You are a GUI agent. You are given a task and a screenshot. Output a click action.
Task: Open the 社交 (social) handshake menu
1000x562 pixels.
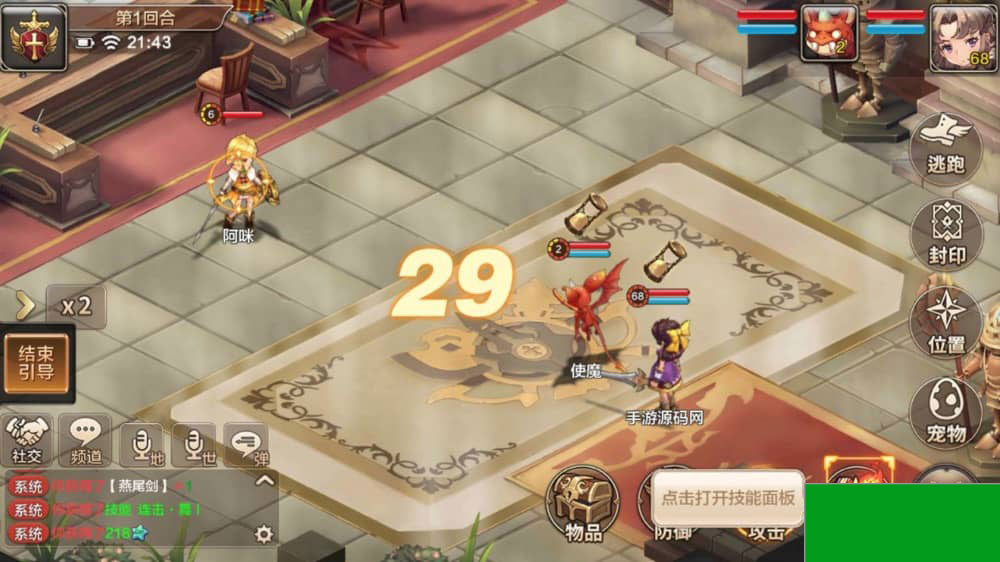pos(28,441)
